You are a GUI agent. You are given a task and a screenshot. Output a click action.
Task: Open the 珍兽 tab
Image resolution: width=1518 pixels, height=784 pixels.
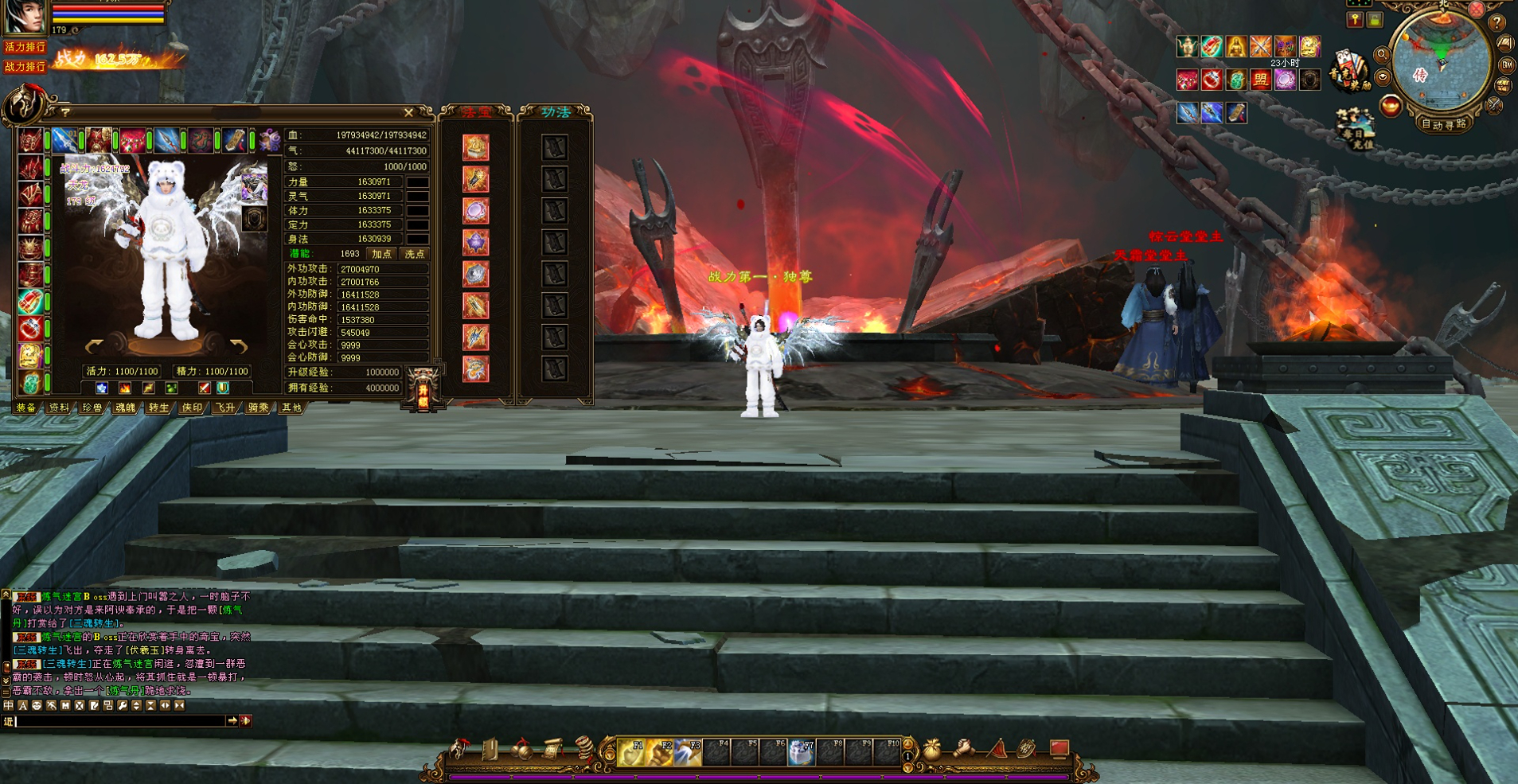coord(92,408)
